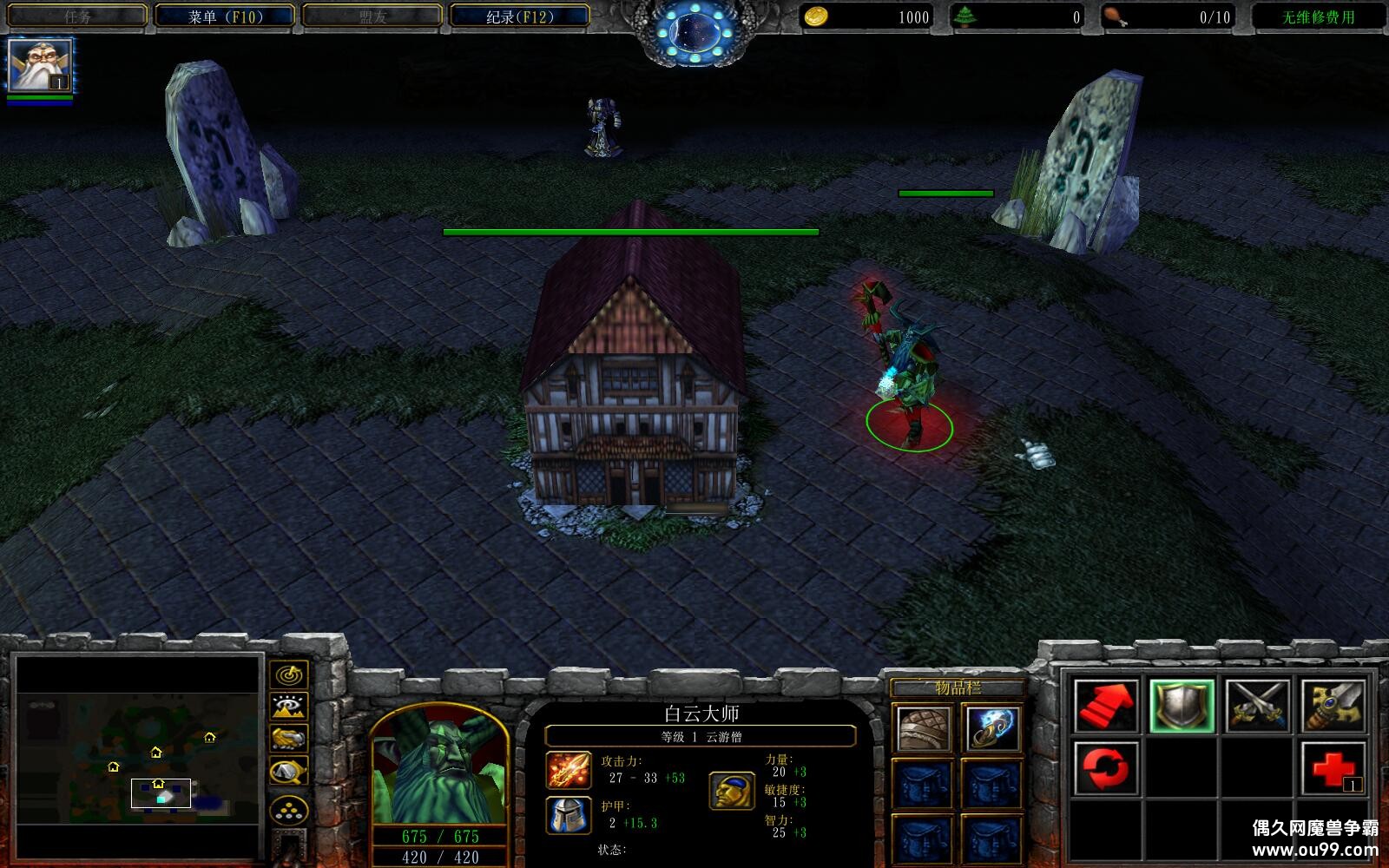The height and width of the screenshot is (868, 1389).
Task: Issue the red arrow Move command
Action: pyautogui.click(x=1105, y=706)
